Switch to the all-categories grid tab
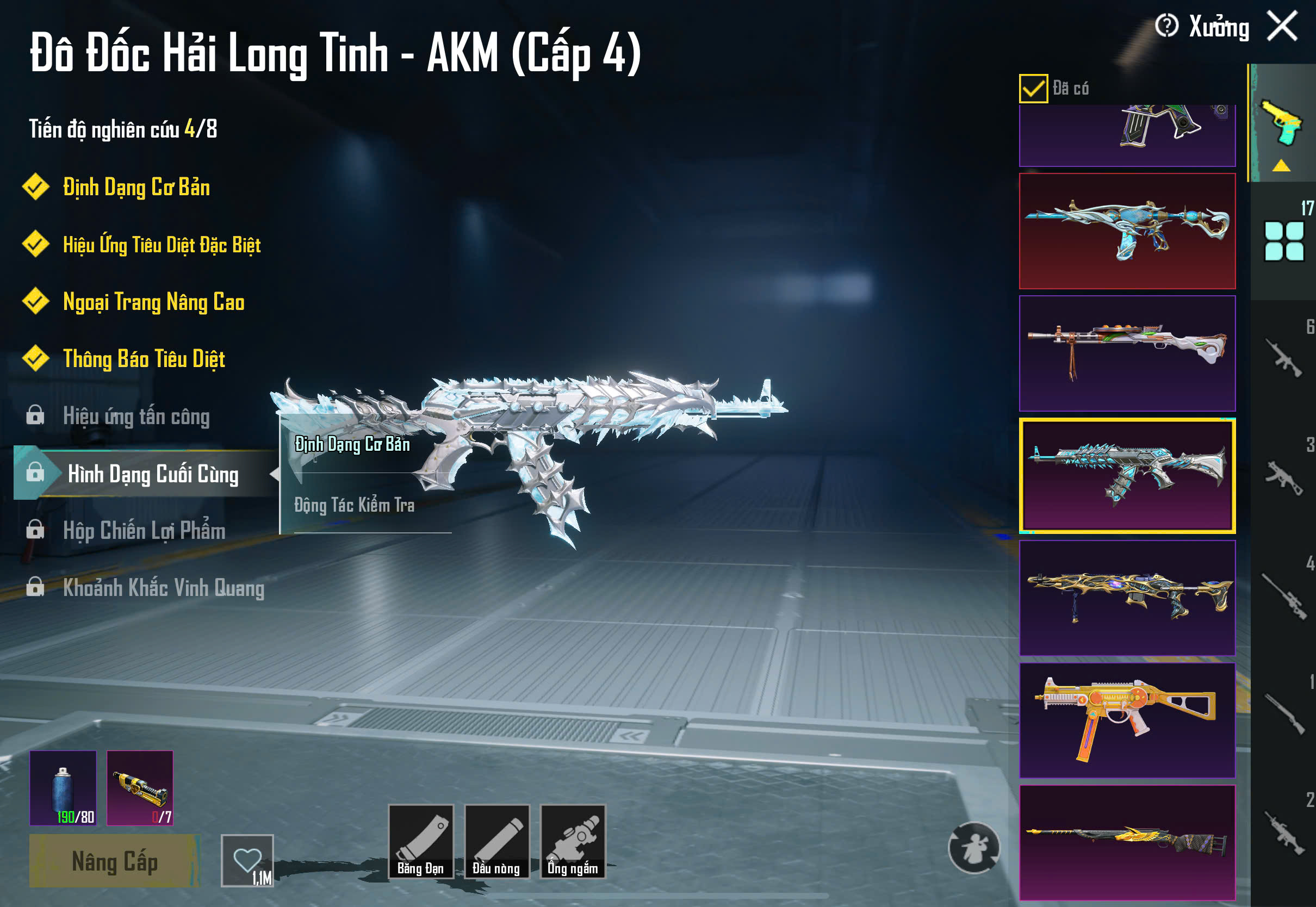Screen dimensions: 1316x907 point(1283,241)
